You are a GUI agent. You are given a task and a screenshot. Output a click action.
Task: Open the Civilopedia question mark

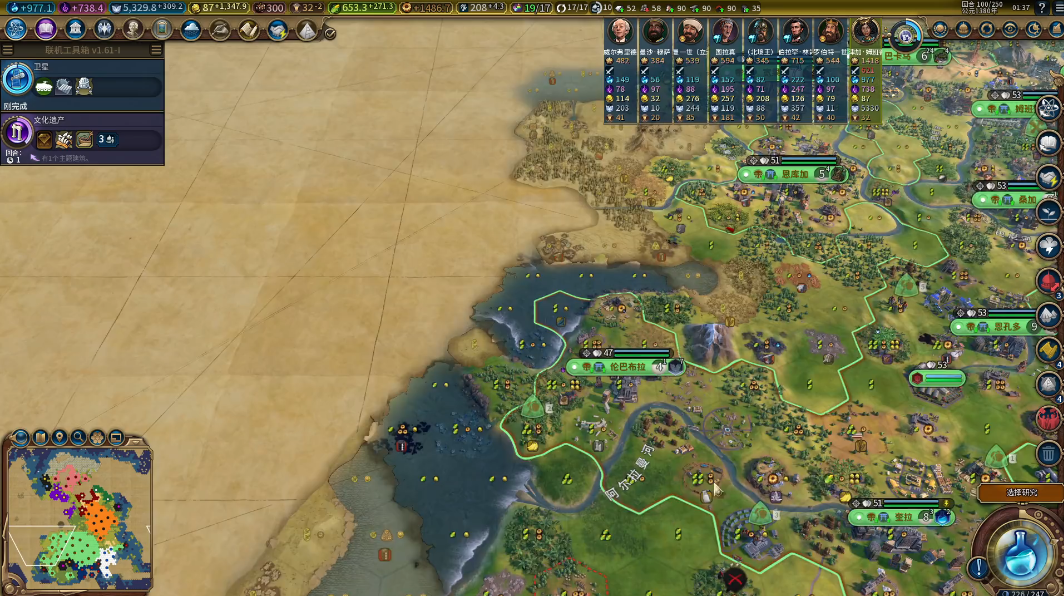pos(1042,8)
